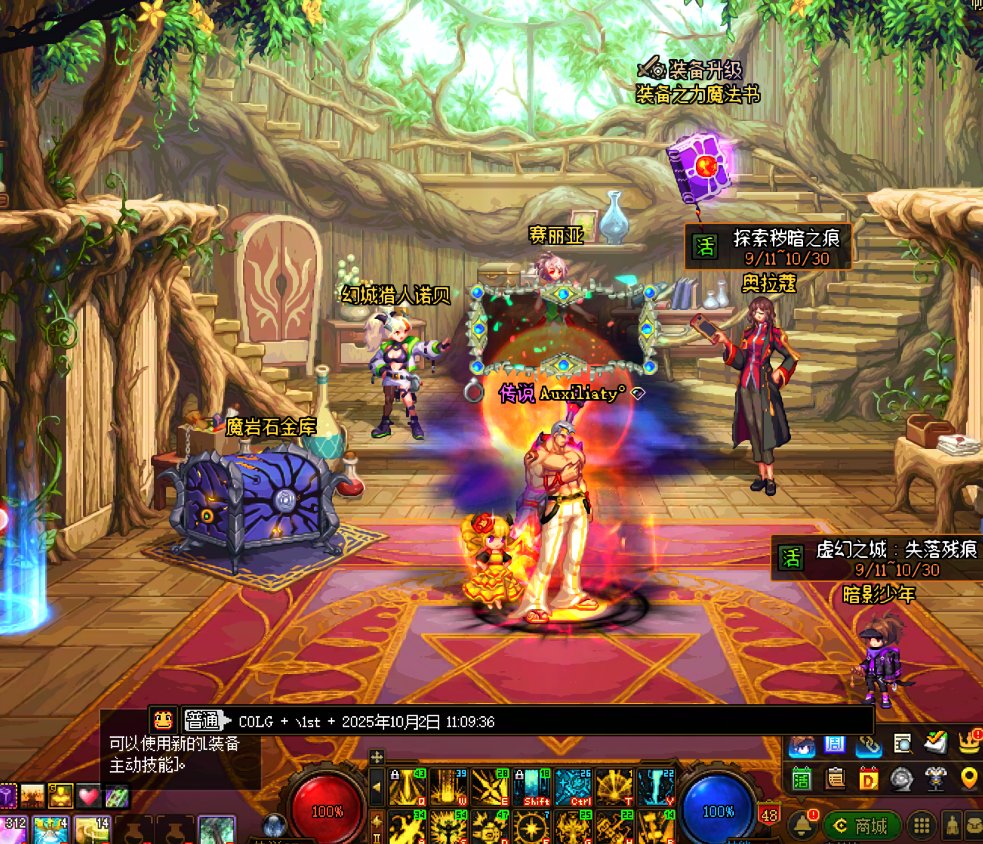Click the chat emoji face button
The height and width of the screenshot is (844, 983).
pyautogui.click(x=163, y=718)
